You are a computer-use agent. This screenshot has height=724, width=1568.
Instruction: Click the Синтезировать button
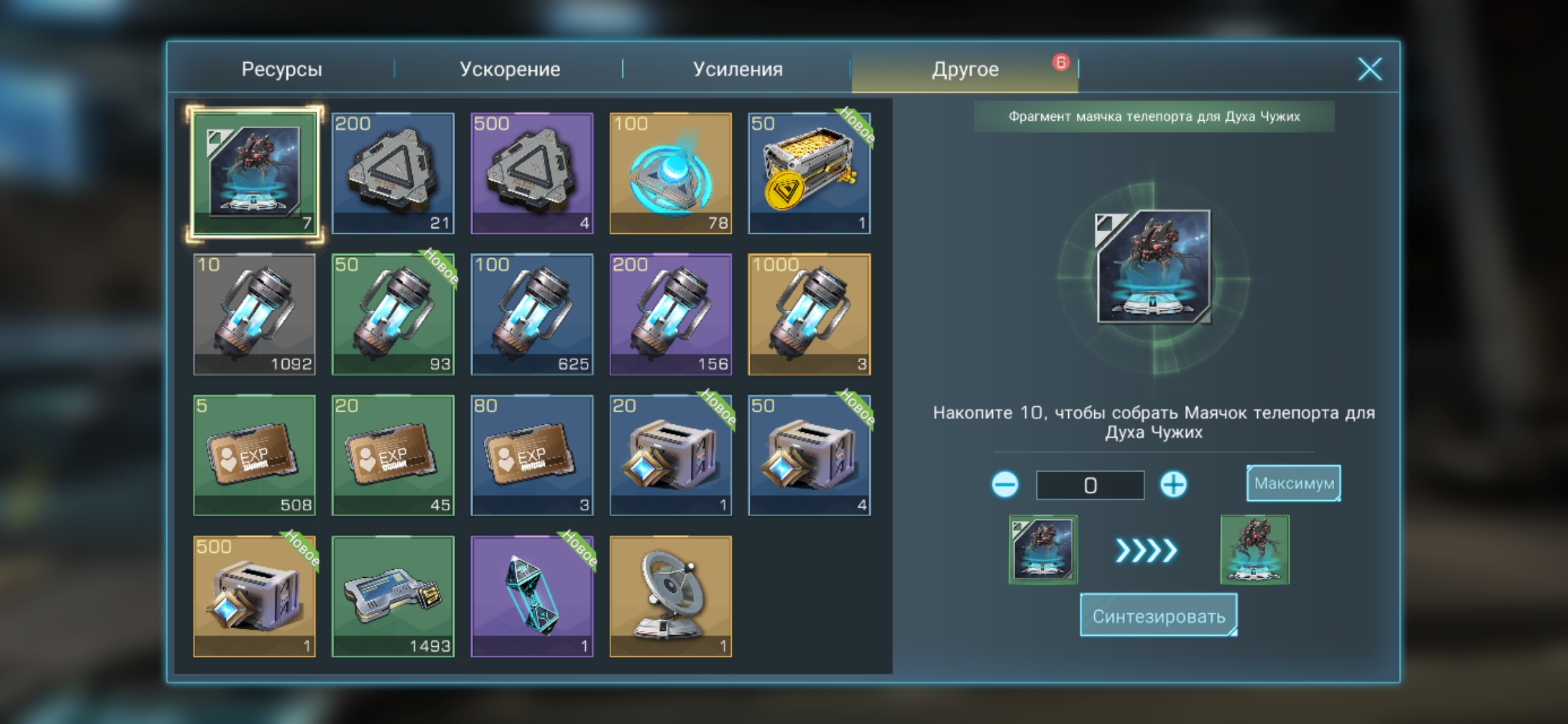pos(1159,615)
